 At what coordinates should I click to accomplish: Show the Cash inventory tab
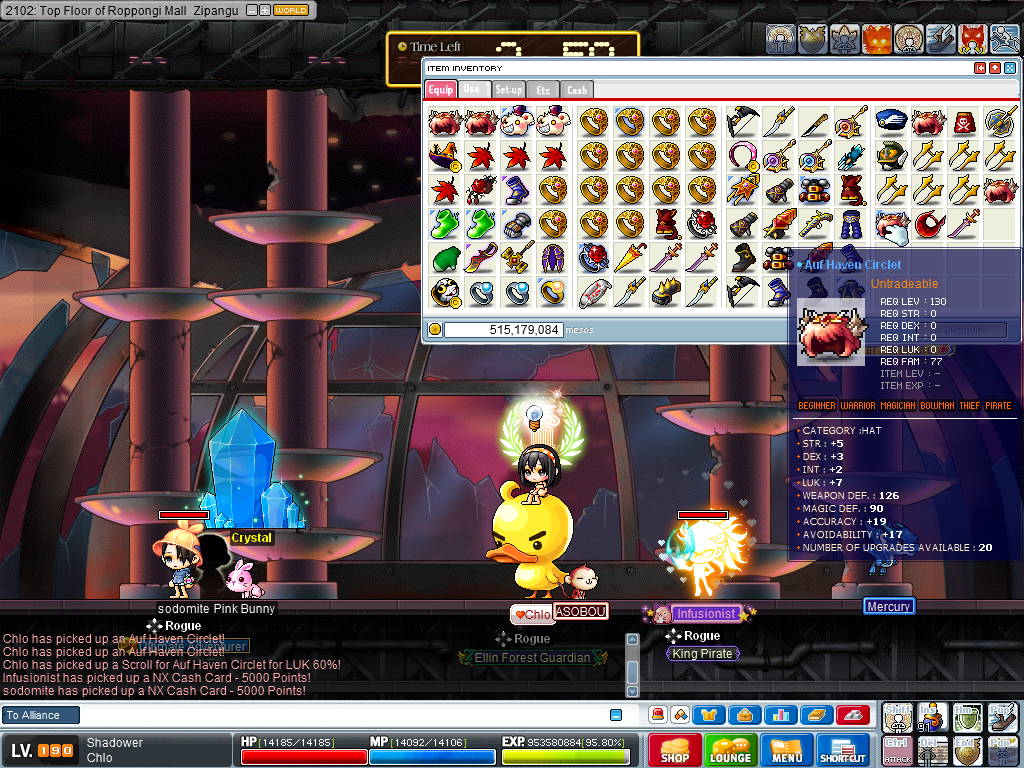(577, 89)
